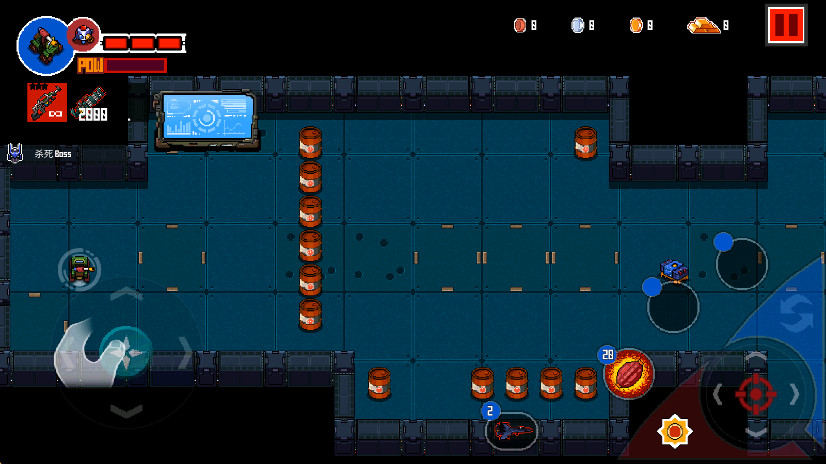Tap the player character portrait

click(42, 44)
